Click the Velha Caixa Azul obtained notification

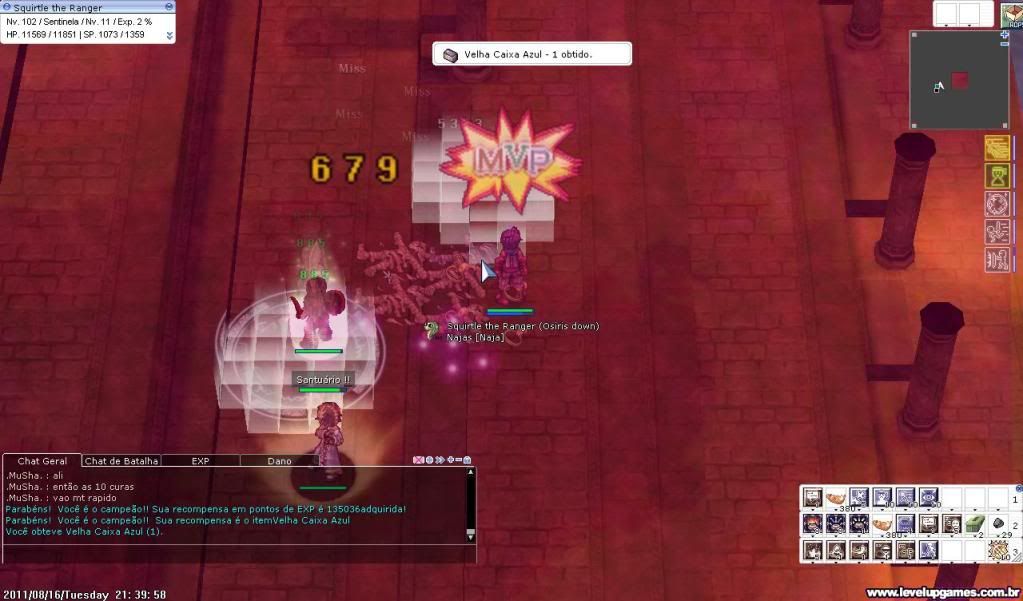click(x=531, y=54)
